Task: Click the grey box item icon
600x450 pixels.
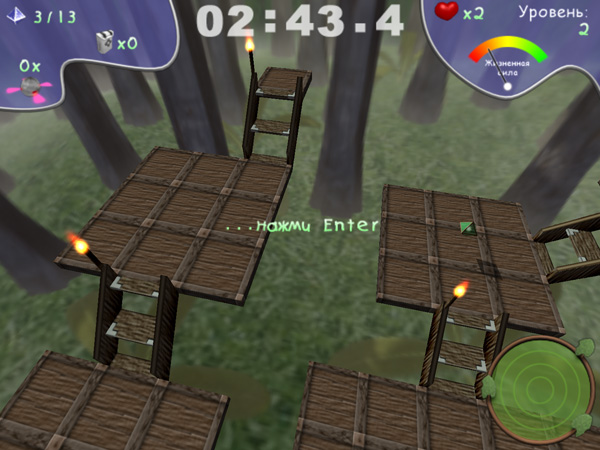Action: (103, 41)
